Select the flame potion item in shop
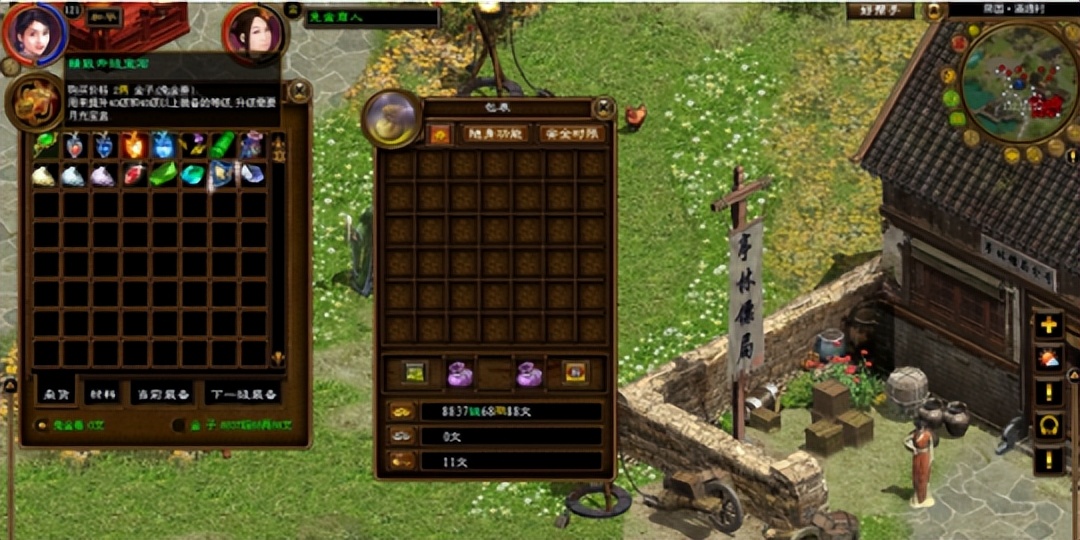 click(x=134, y=146)
